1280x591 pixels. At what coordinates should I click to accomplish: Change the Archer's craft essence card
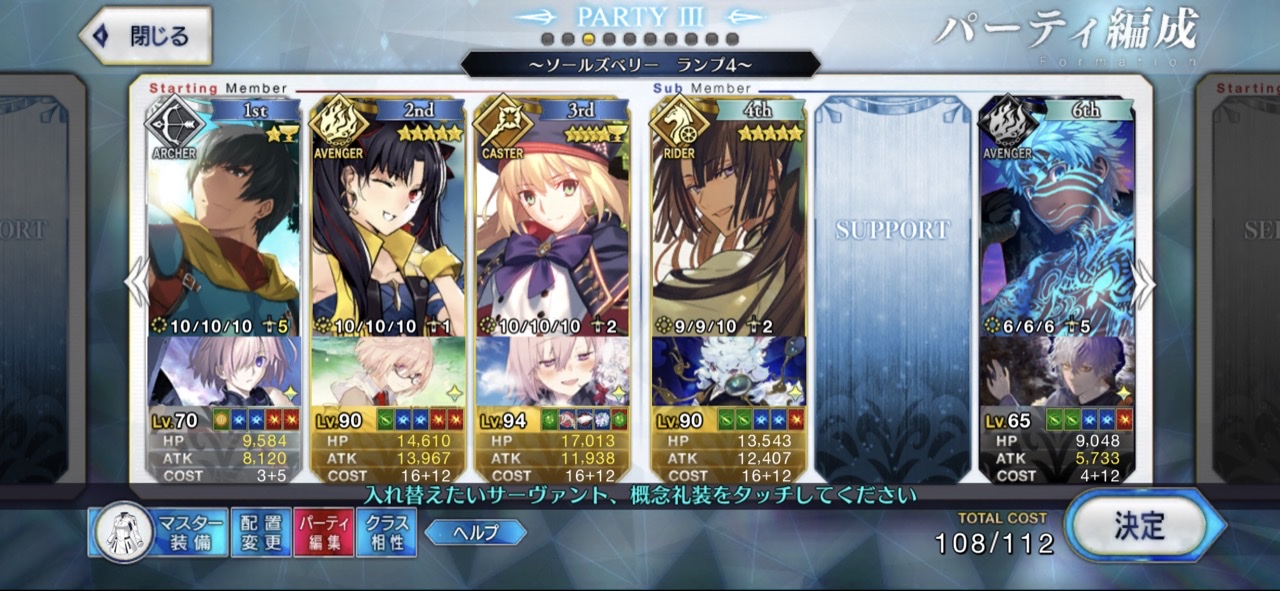[223, 371]
